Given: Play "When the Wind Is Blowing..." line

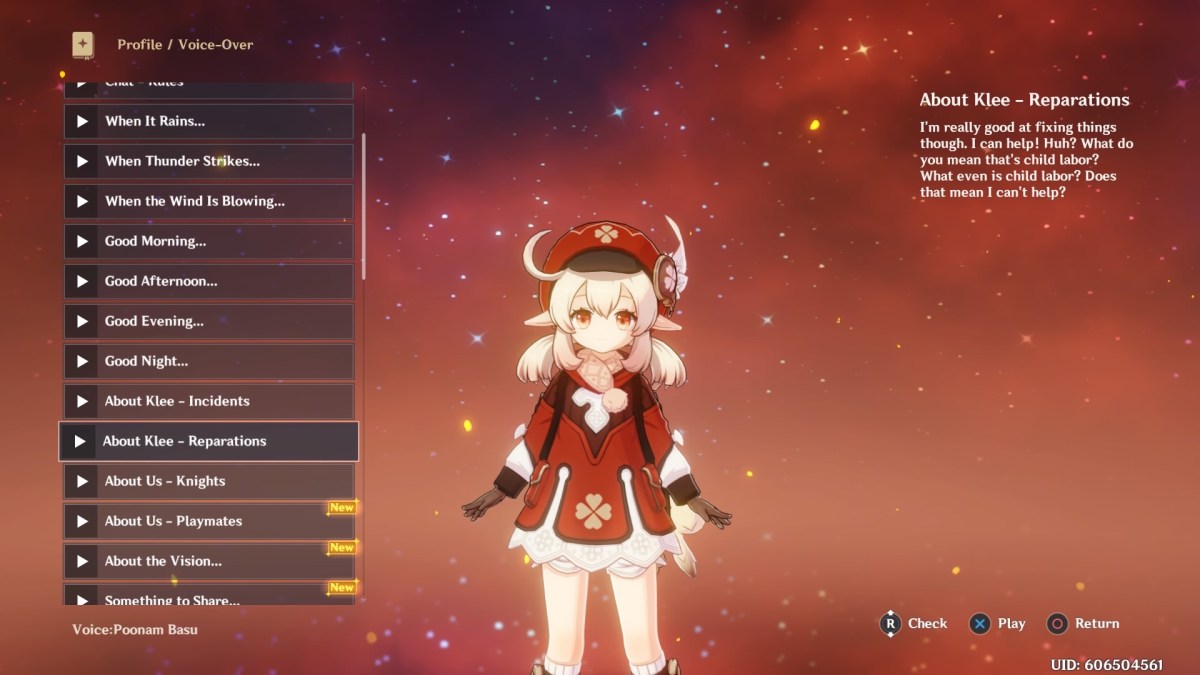Looking at the screenshot, I should 208,201.
